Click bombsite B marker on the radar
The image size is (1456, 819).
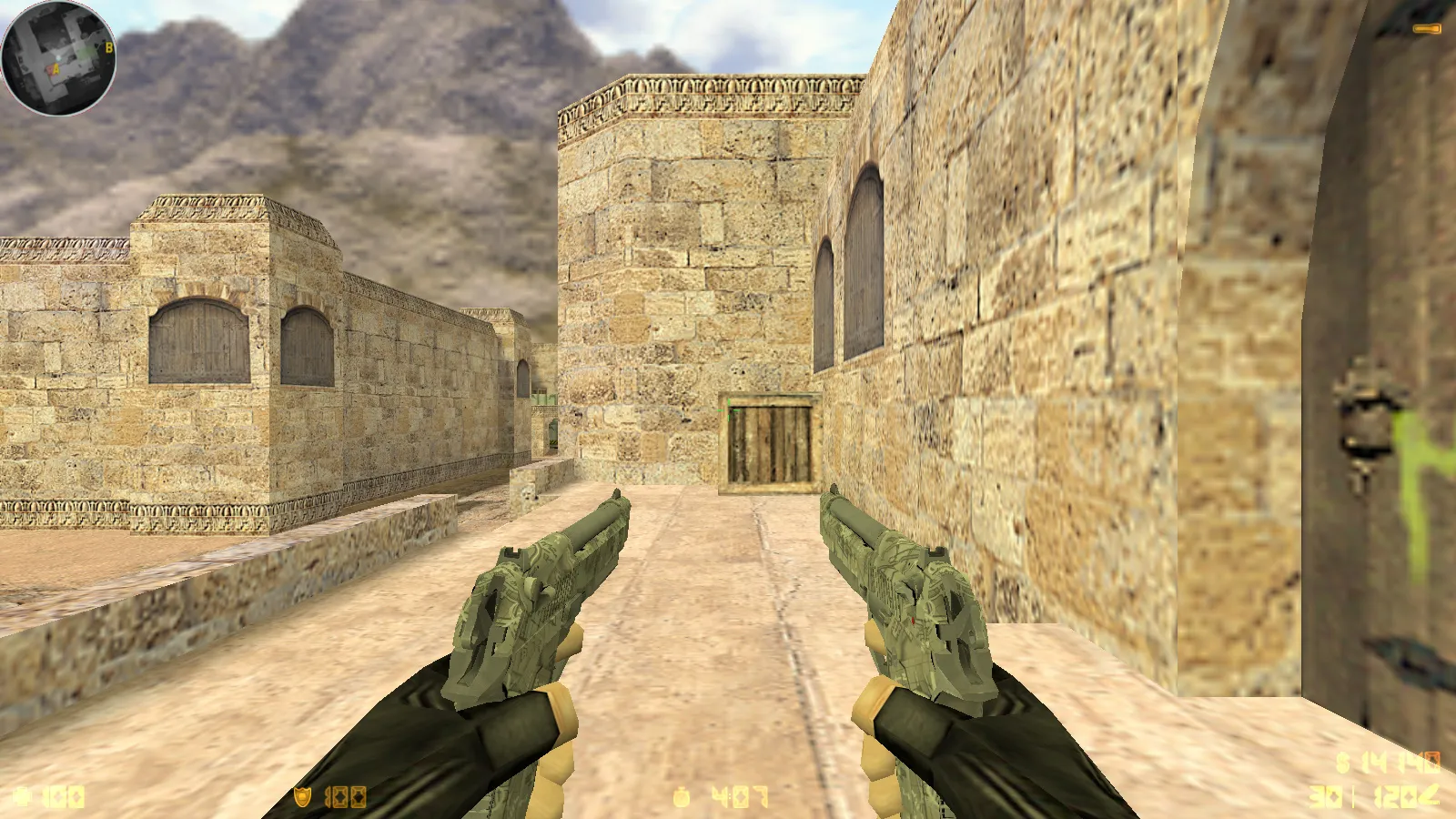109,47
